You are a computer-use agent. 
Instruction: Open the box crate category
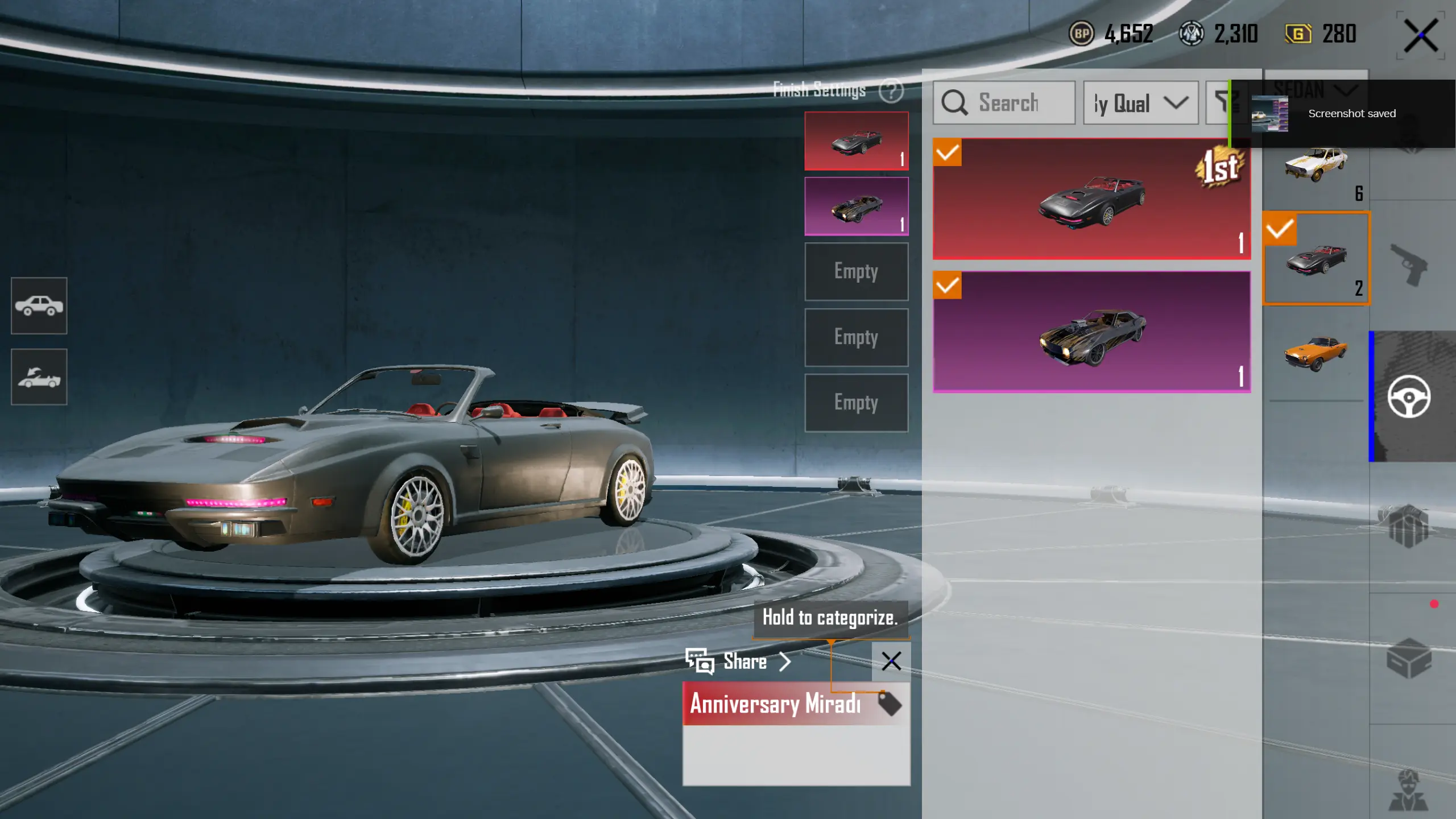coord(1409,658)
